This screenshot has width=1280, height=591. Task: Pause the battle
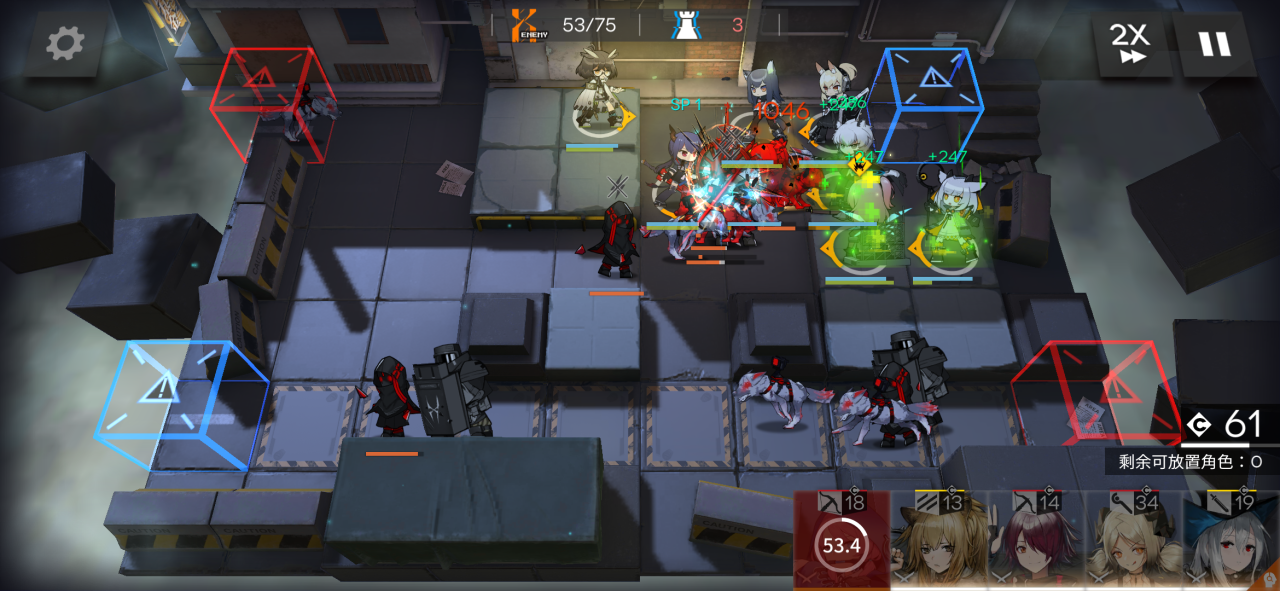pyautogui.click(x=1215, y=44)
